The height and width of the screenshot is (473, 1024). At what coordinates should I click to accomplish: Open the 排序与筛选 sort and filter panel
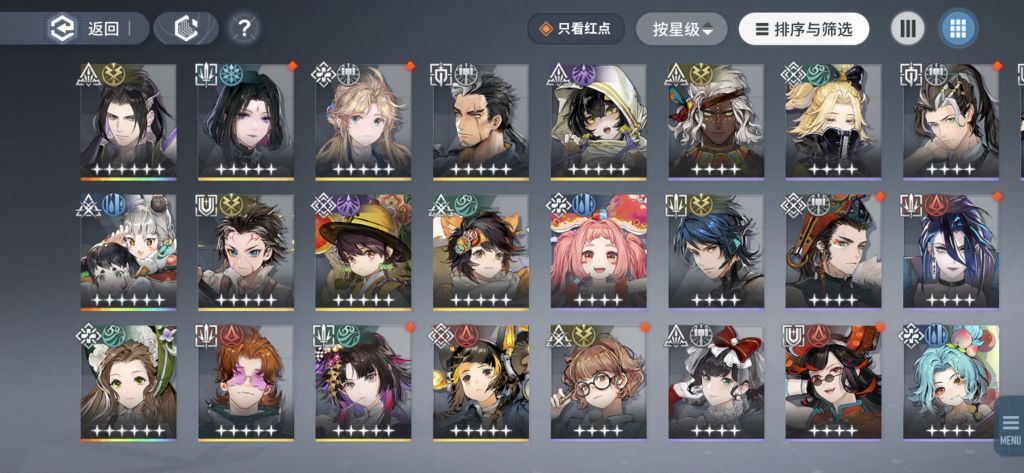pyautogui.click(x=804, y=29)
